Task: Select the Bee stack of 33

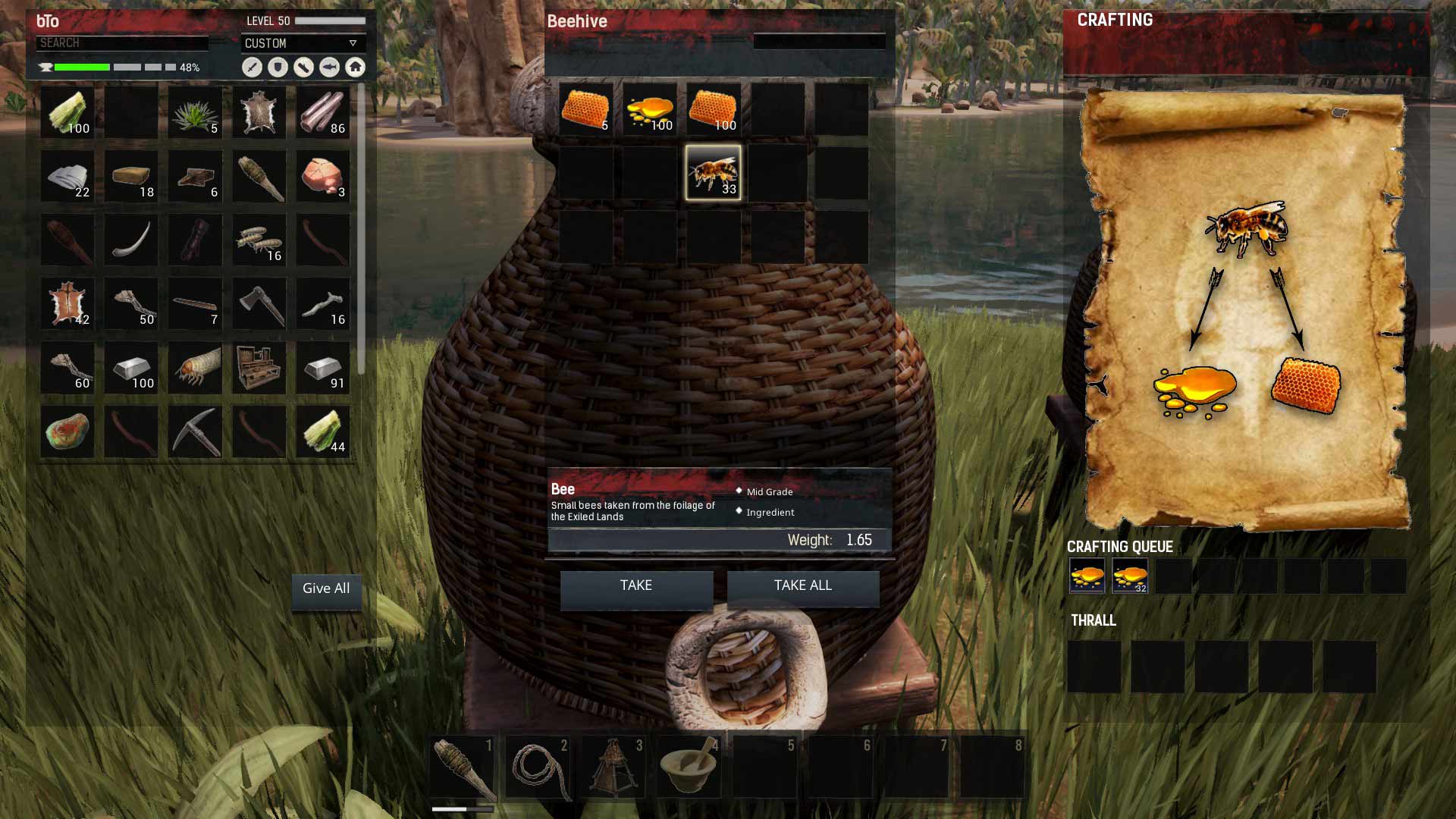Action: click(x=713, y=174)
